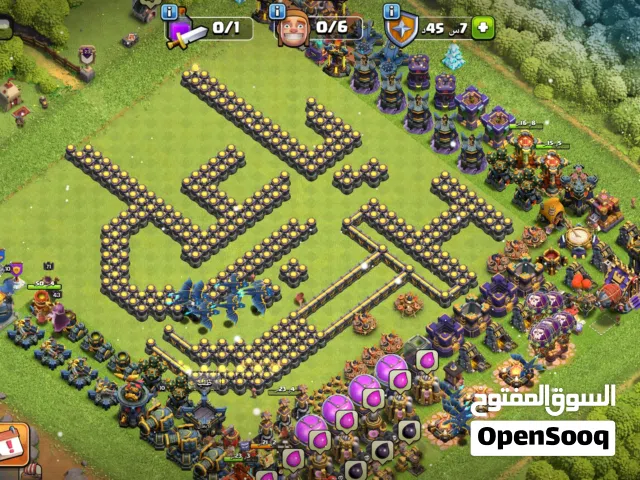
Task: Click the OpenSooq watermark logo
Action: click(542, 437)
